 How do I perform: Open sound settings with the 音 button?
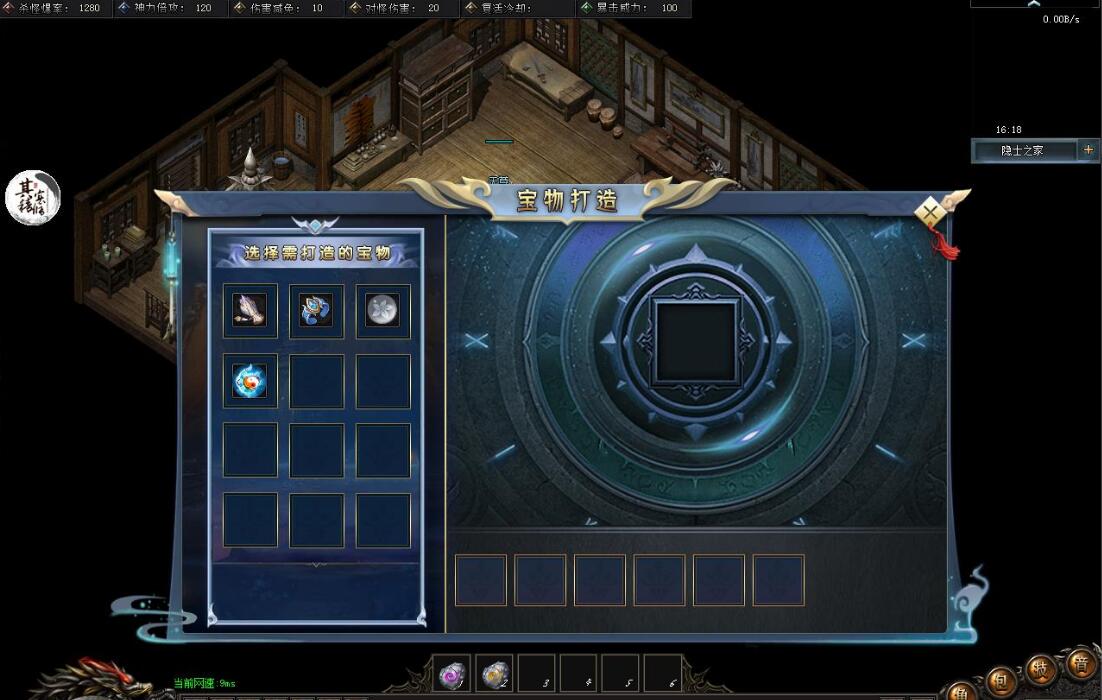(x=1081, y=663)
